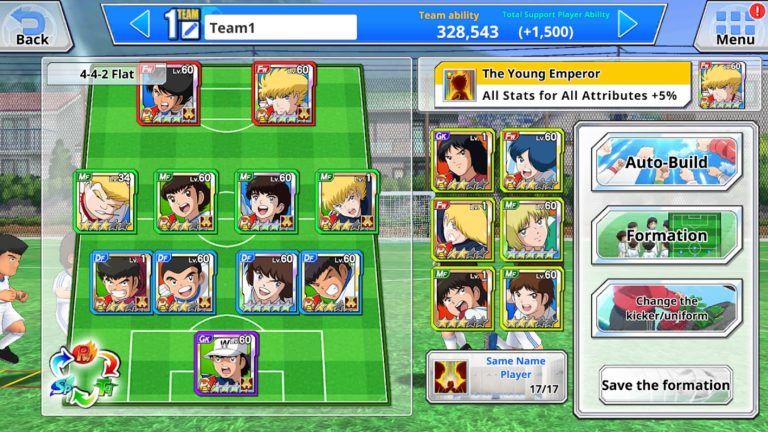Switch to the next team arrow
Image resolution: width=768 pixels, height=432 pixels.
(627, 23)
